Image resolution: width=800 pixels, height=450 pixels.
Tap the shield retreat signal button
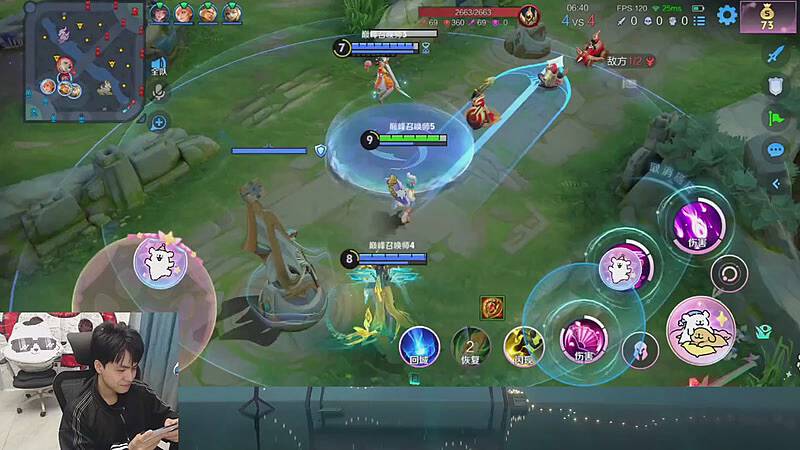click(x=775, y=87)
